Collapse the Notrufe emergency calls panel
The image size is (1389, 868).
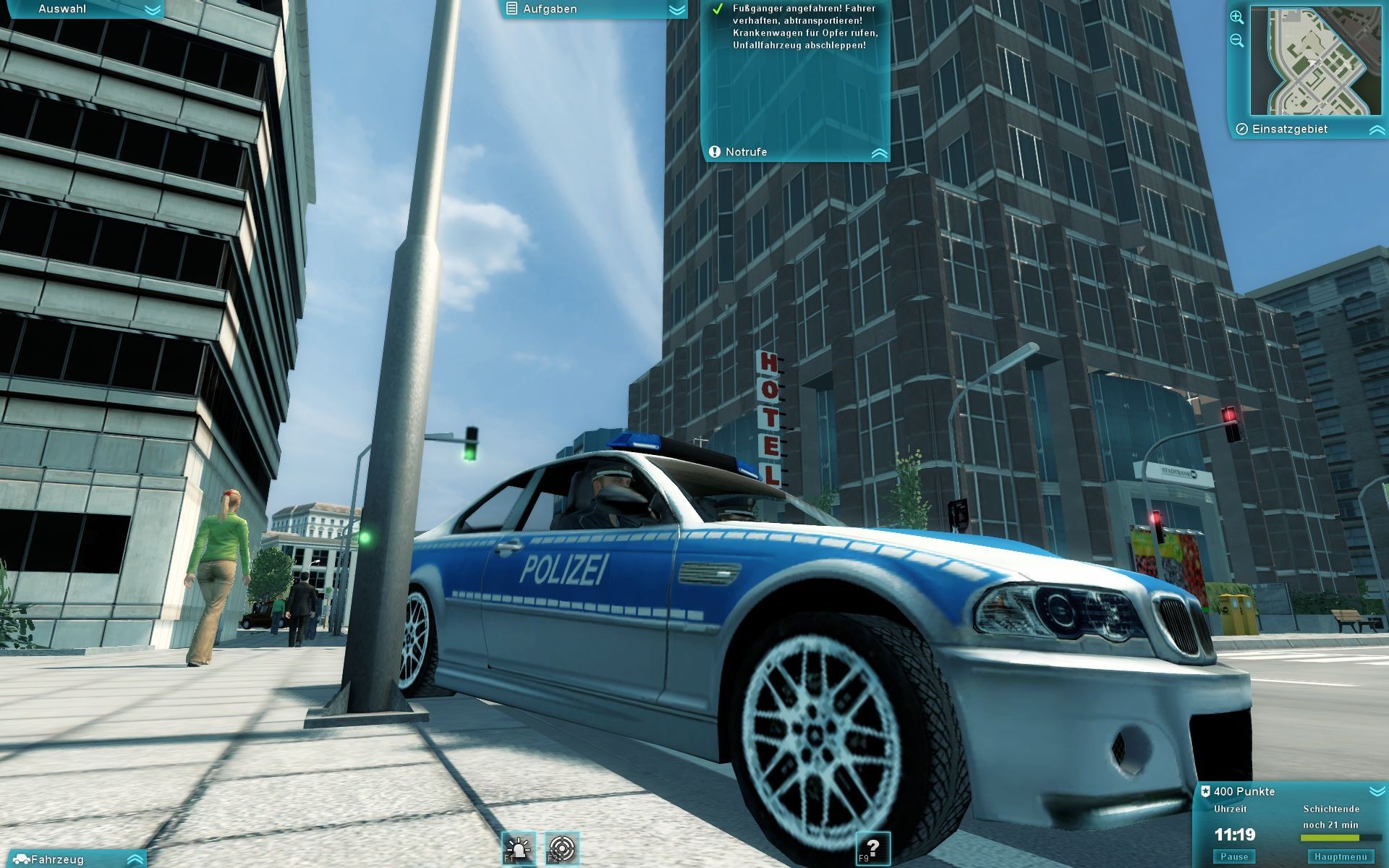click(879, 153)
